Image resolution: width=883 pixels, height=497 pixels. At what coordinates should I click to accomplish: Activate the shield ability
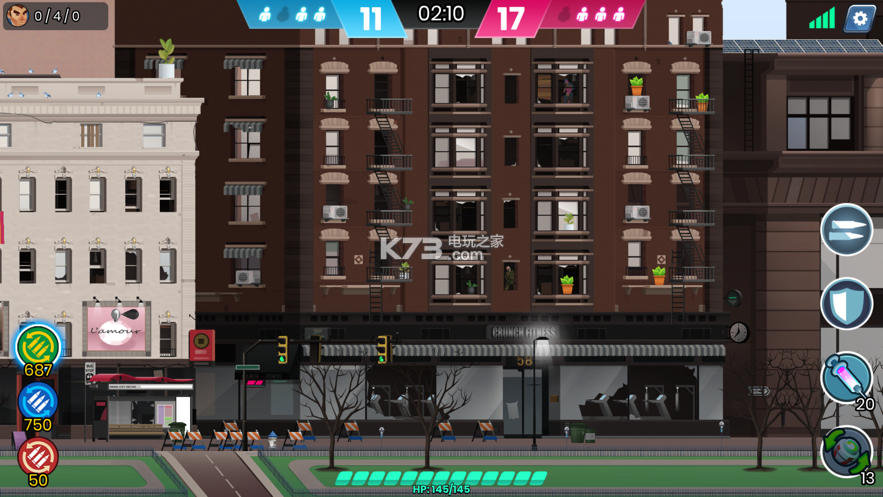coord(846,304)
